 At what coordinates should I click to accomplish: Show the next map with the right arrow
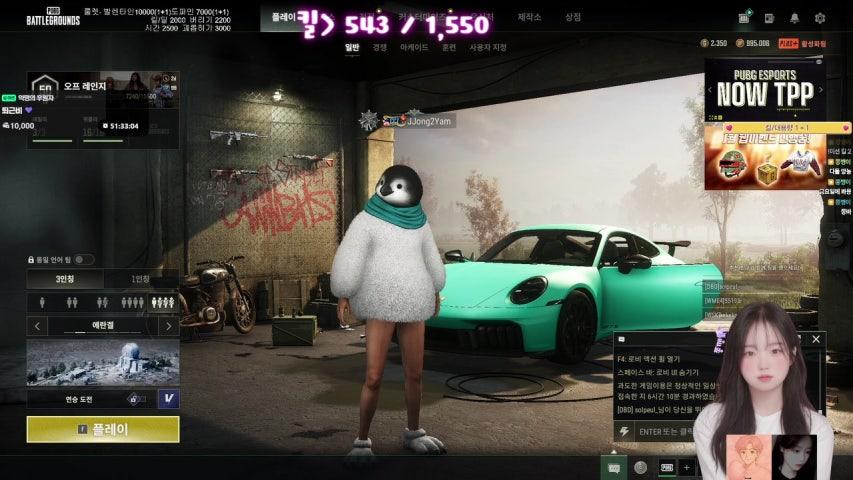(168, 326)
